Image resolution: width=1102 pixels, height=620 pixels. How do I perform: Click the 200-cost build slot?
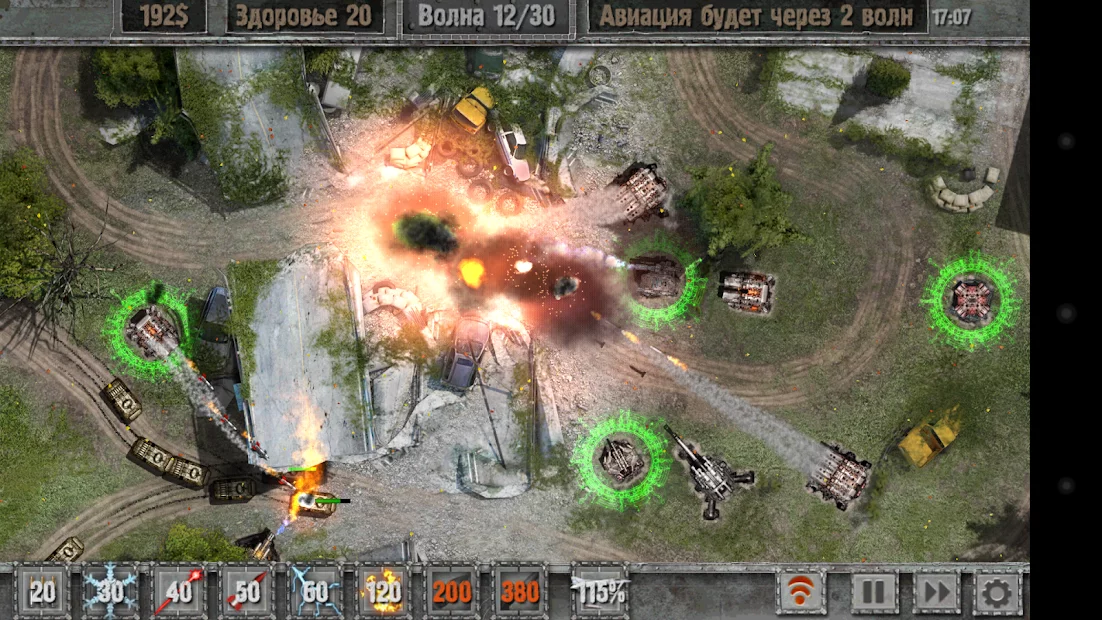pos(452,592)
